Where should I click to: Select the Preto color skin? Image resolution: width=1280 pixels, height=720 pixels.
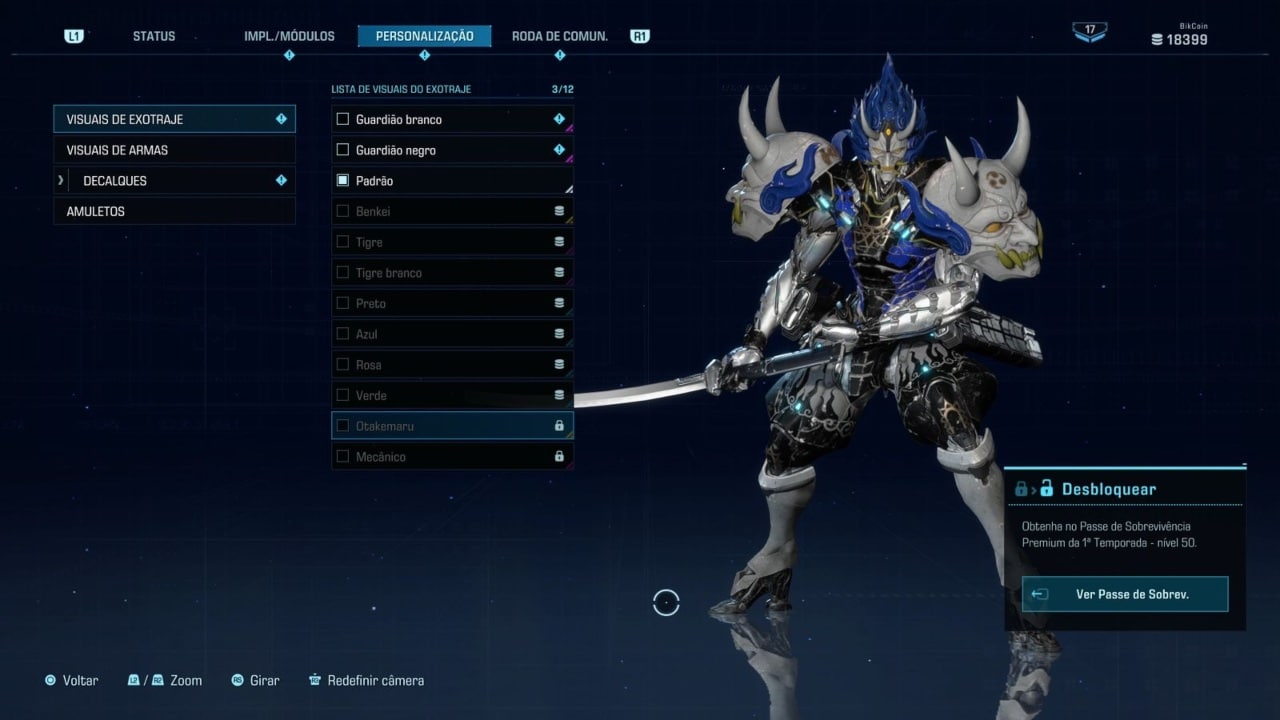(452, 303)
